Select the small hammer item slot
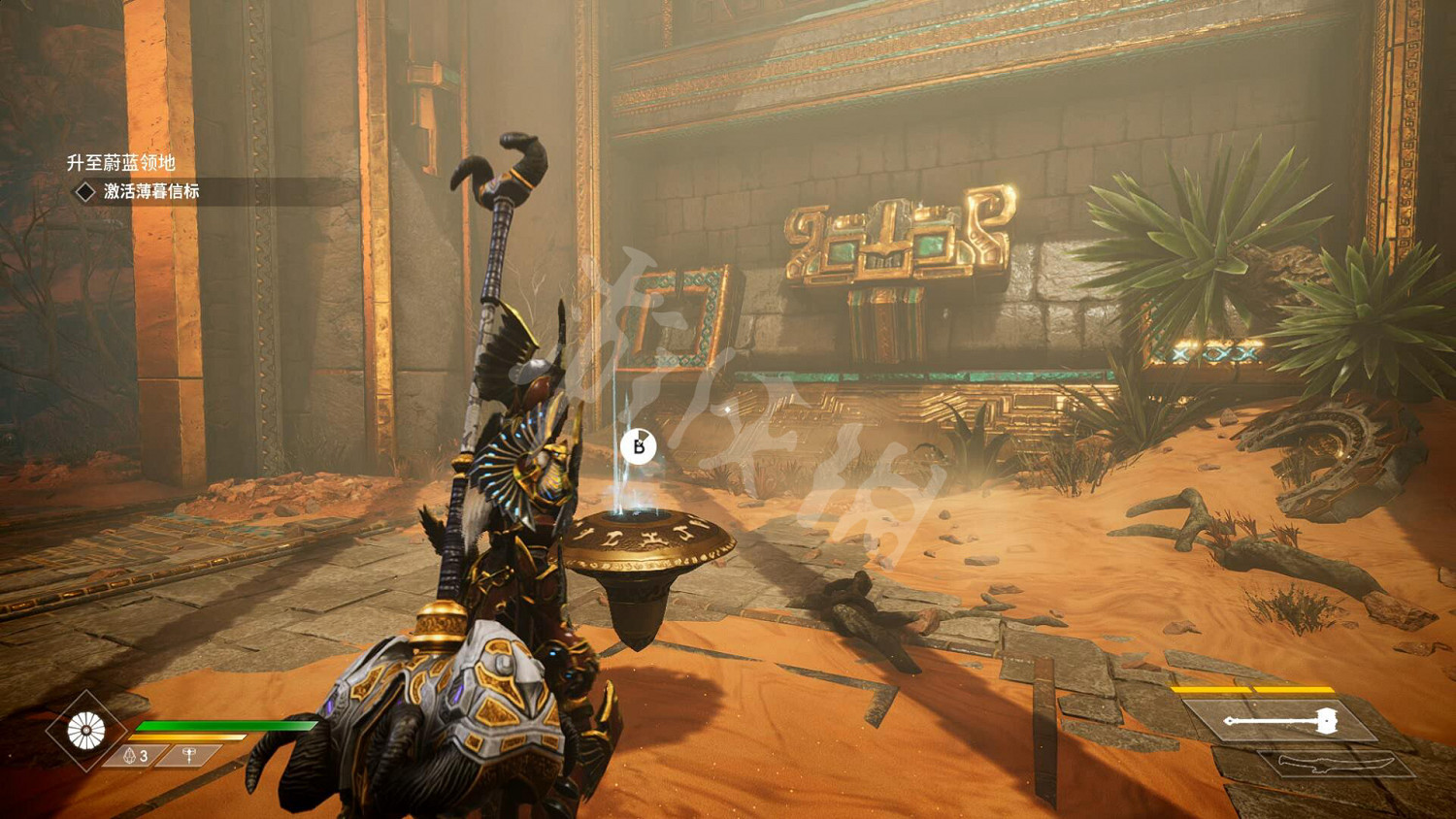This screenshot has width=1456, height=819. 191,754
